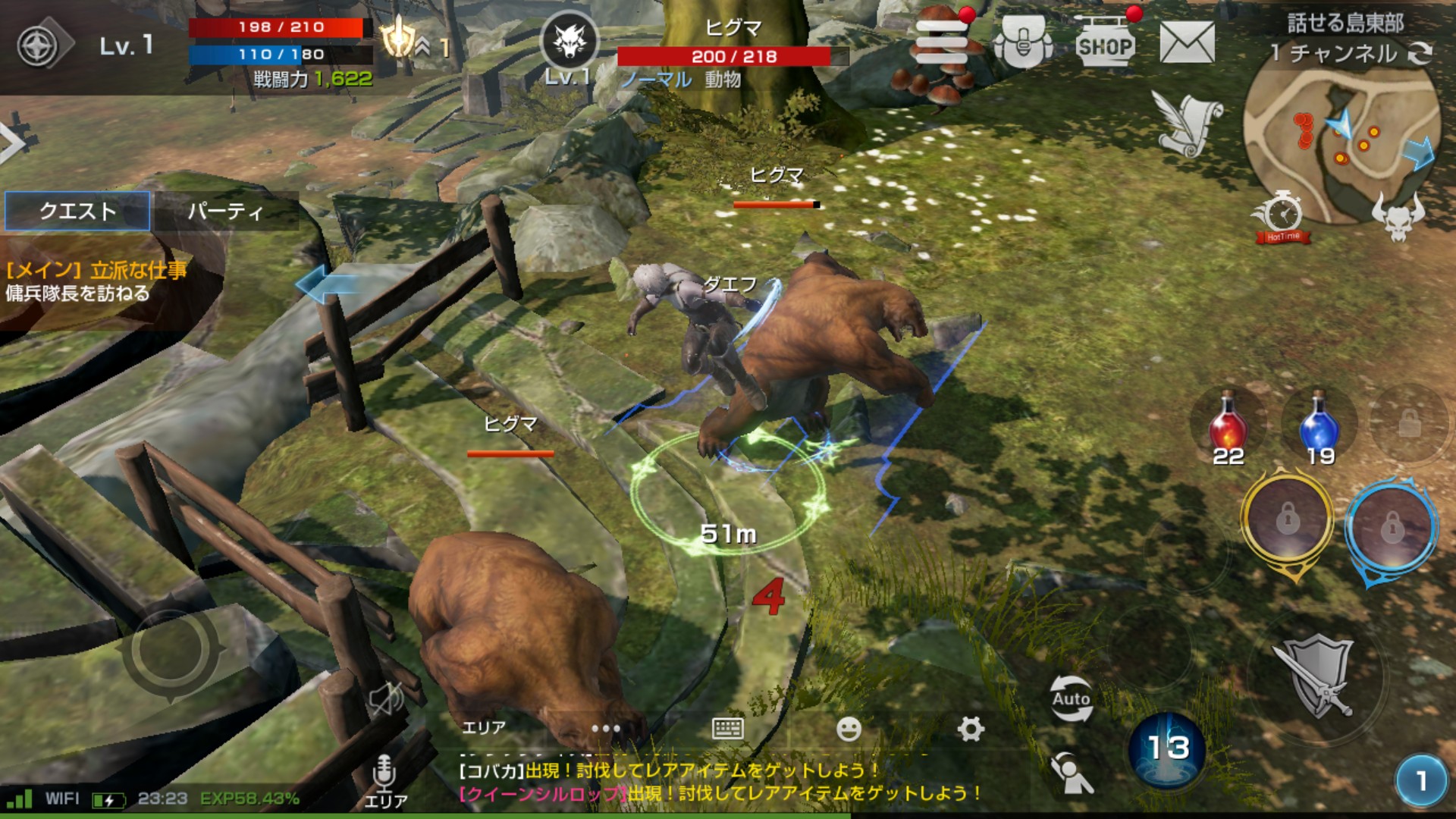Open the quest scroll with feather
Viewport: 1456px width, 819px height.
(1187, 123)
